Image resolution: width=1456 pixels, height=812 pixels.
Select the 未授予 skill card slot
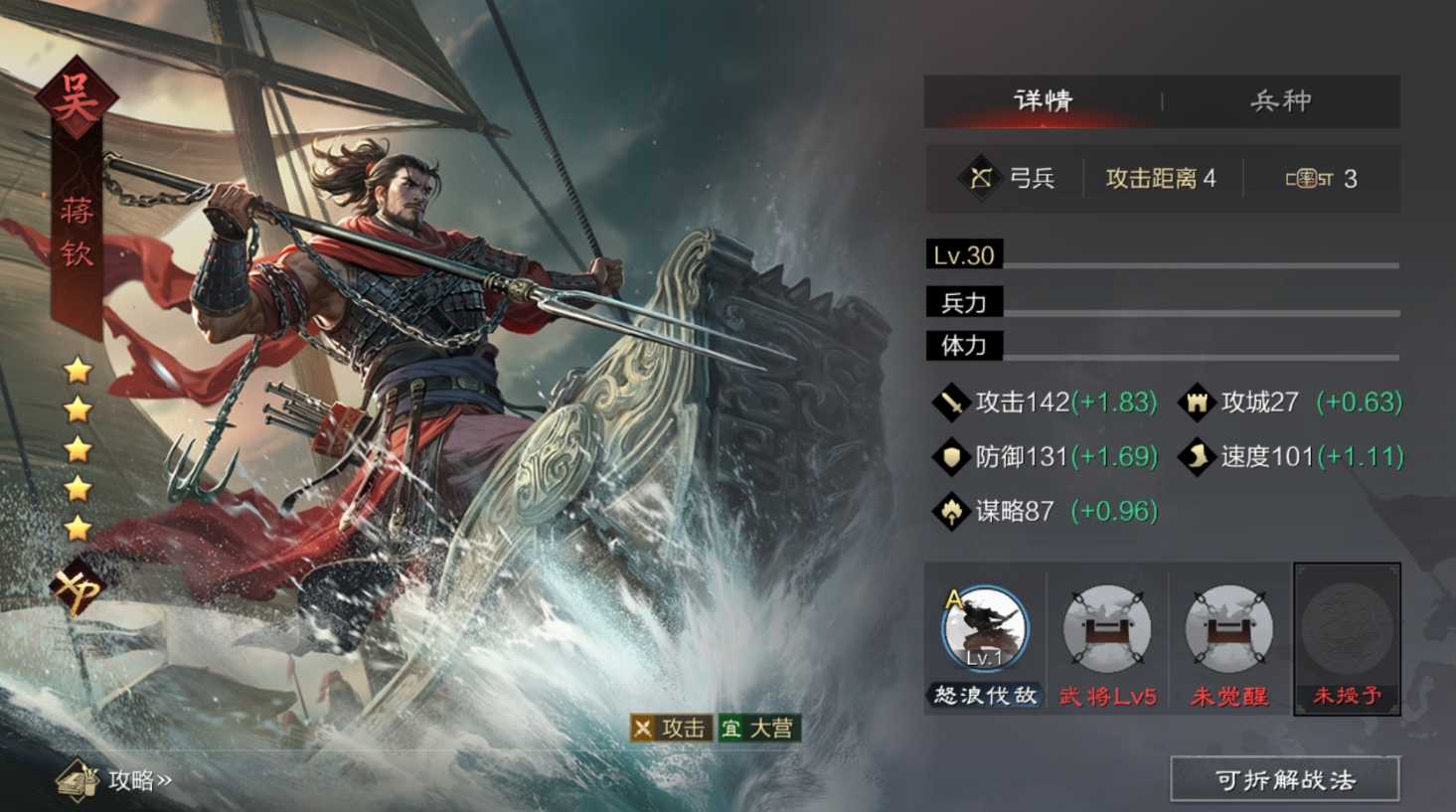click(1346, 636)
